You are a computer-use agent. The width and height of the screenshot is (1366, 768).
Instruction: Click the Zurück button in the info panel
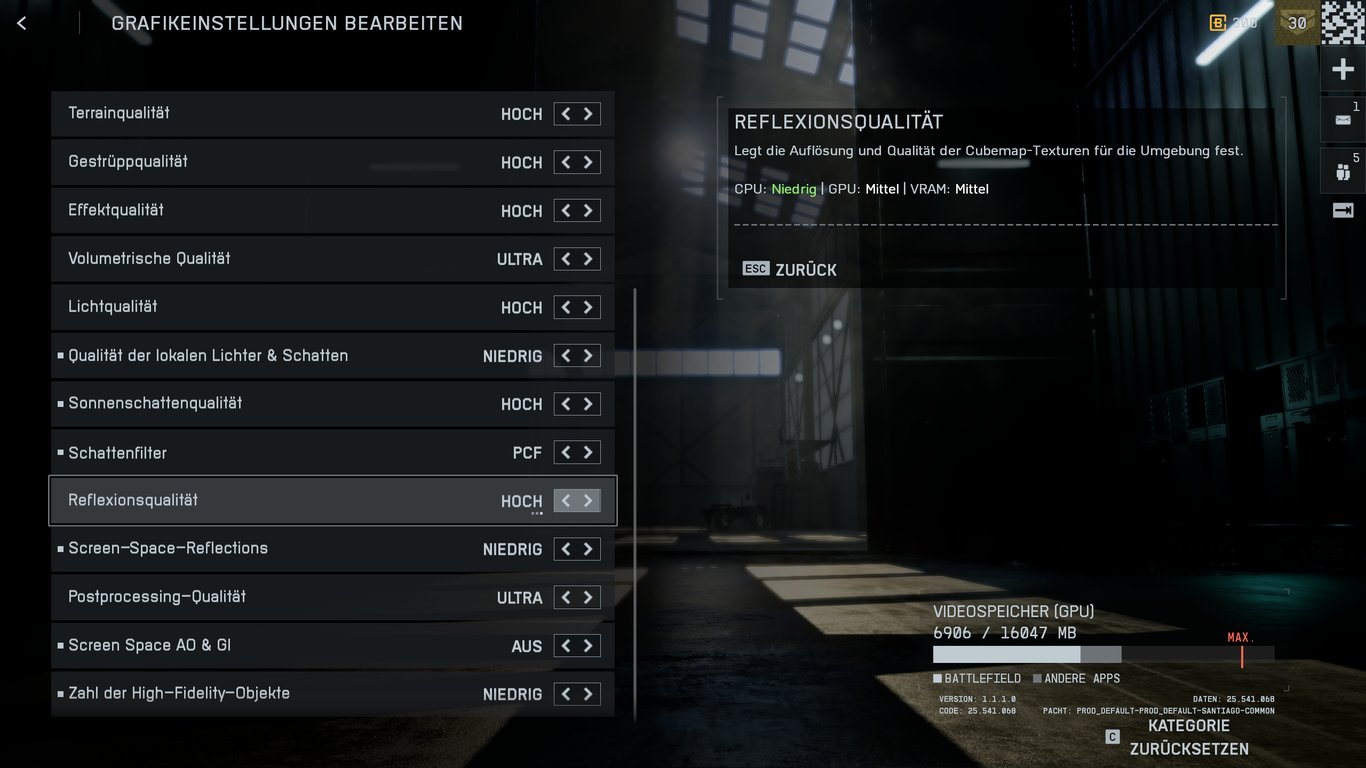790,270
